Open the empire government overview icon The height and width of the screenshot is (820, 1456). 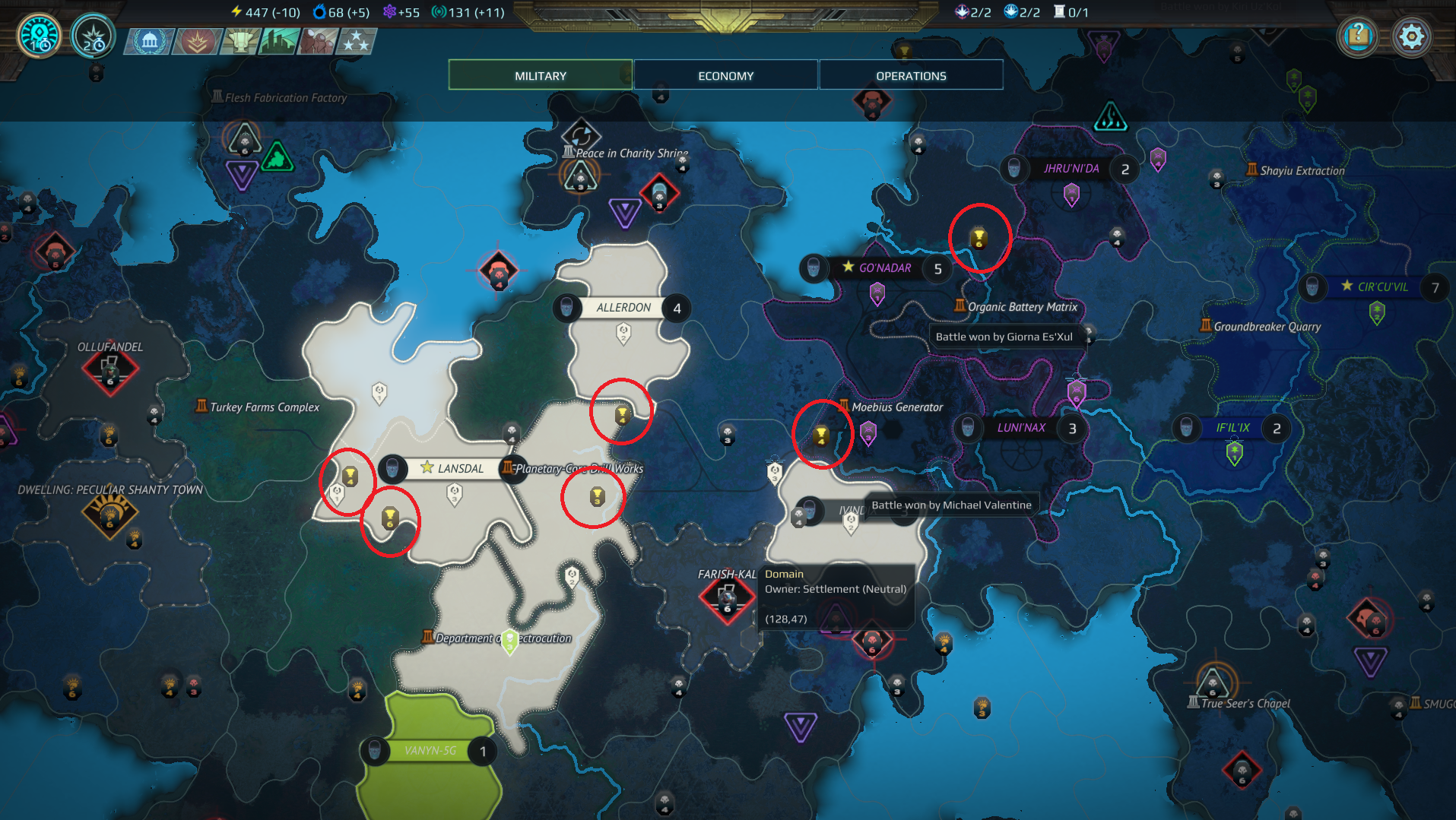[x=149, y=42]
